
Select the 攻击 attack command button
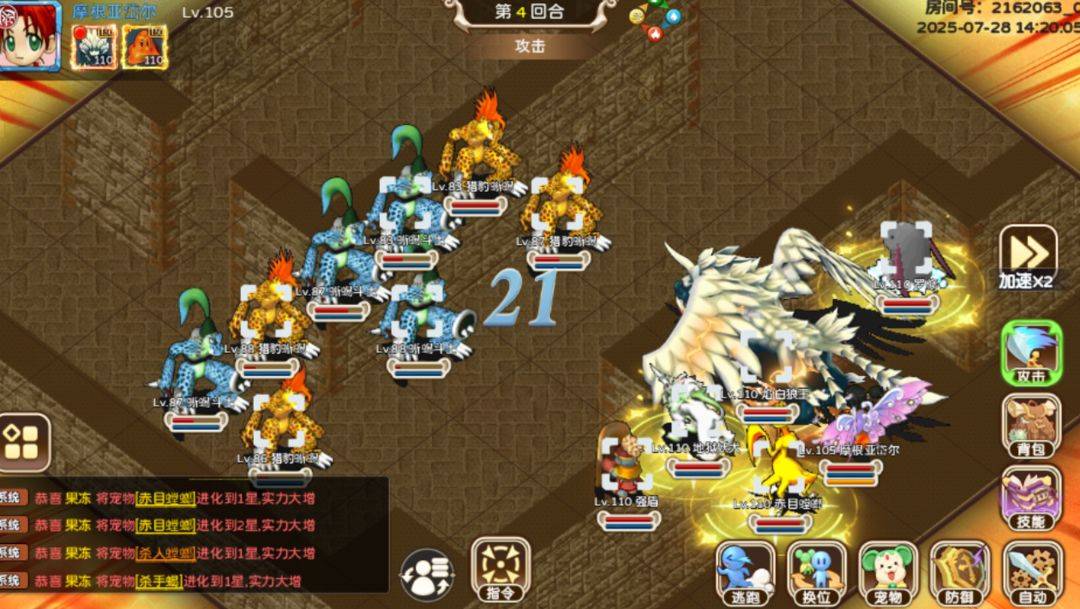[x=1031, y=354]
